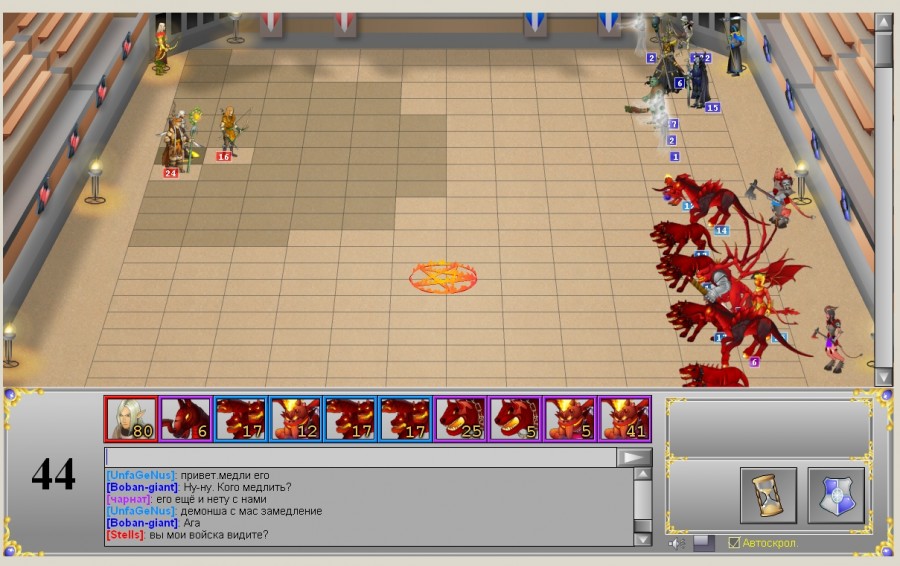Focus the chat message input field

(360, 457)
